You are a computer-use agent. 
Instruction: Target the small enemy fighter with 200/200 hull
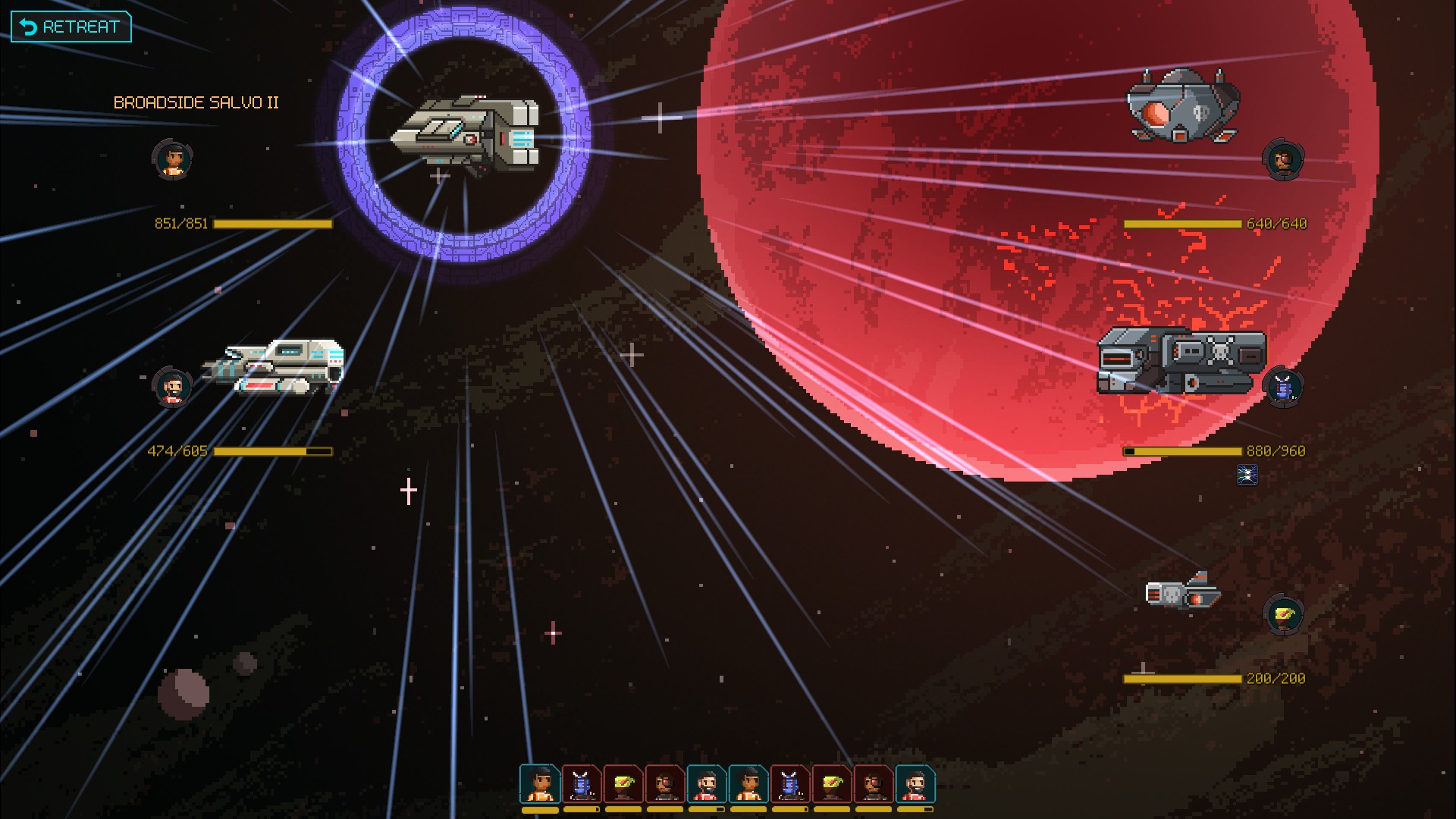[1182, 592]
